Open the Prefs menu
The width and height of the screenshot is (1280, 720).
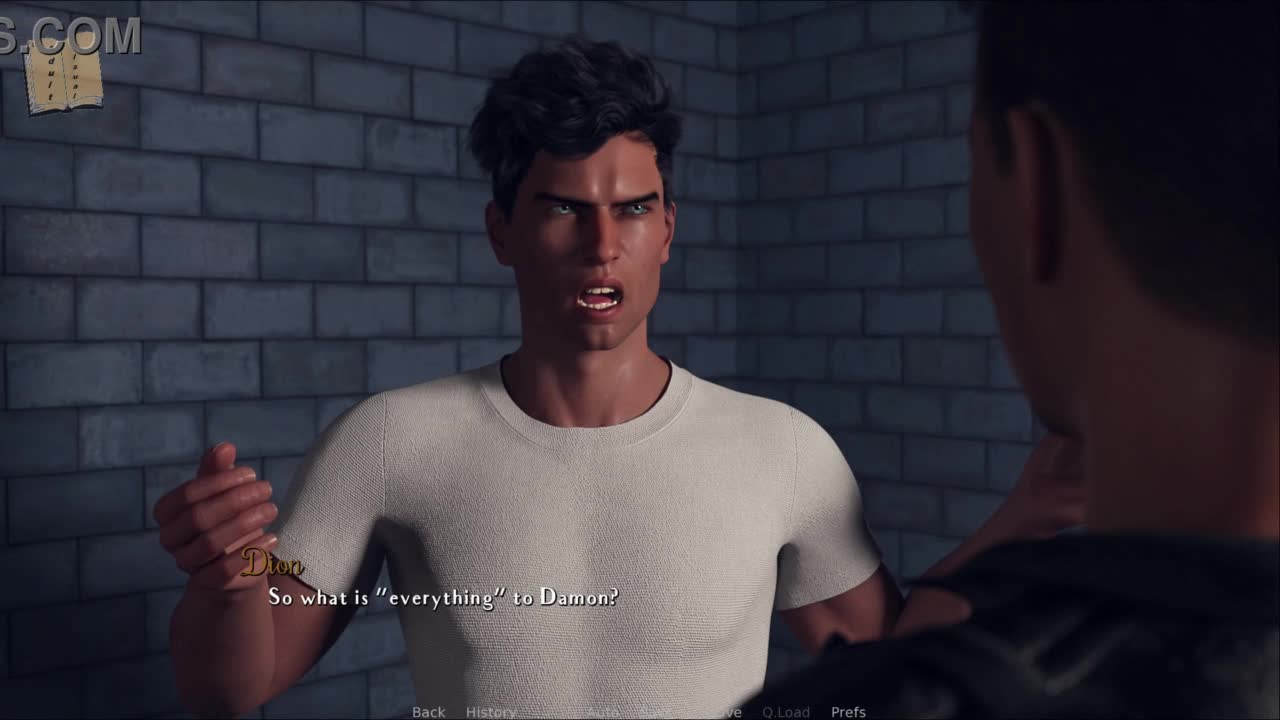coord(848,712)
